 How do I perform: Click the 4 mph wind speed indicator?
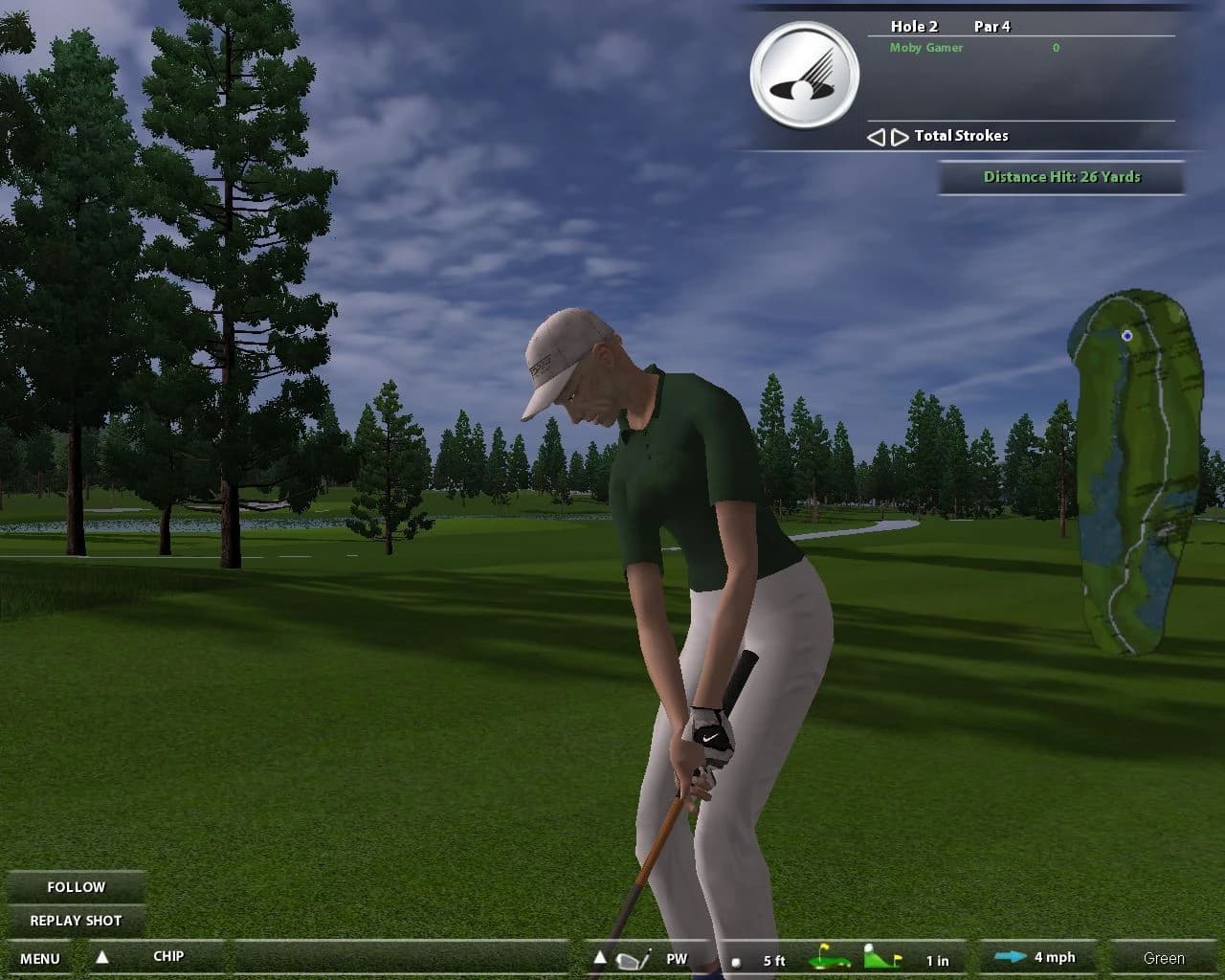1056,957
